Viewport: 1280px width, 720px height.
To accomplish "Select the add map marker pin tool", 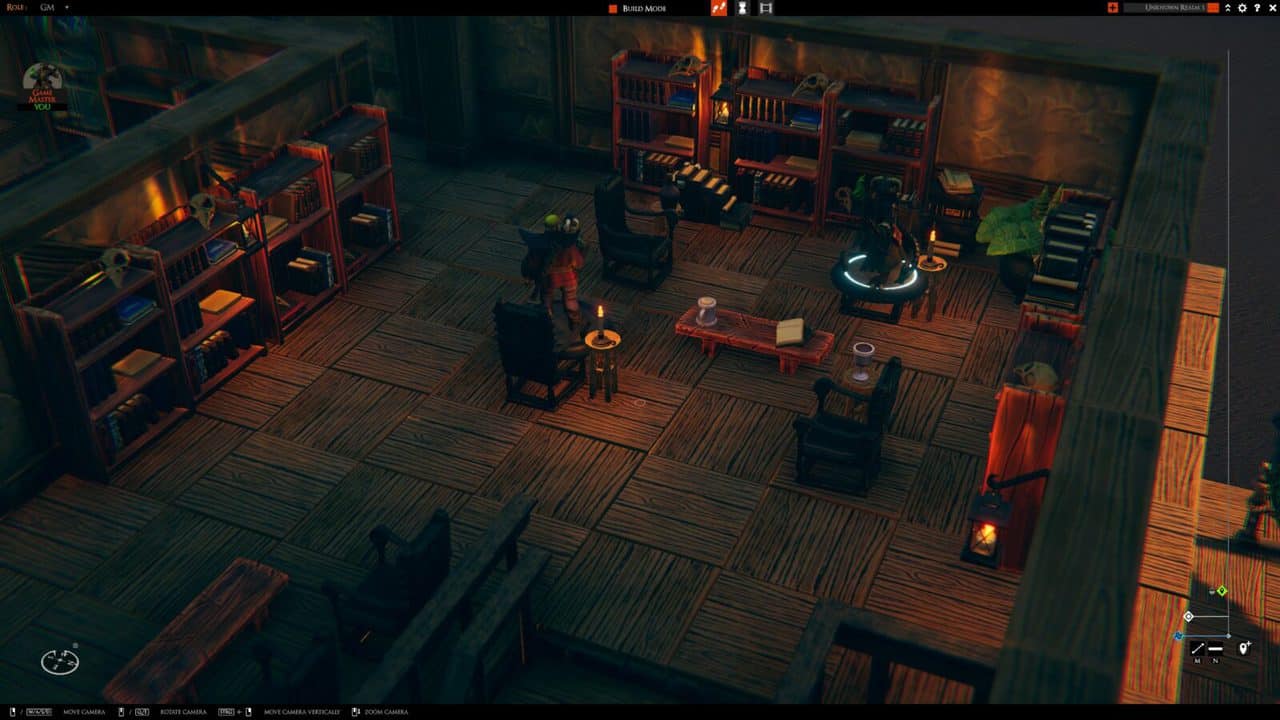I will [x=1244, y=648].
